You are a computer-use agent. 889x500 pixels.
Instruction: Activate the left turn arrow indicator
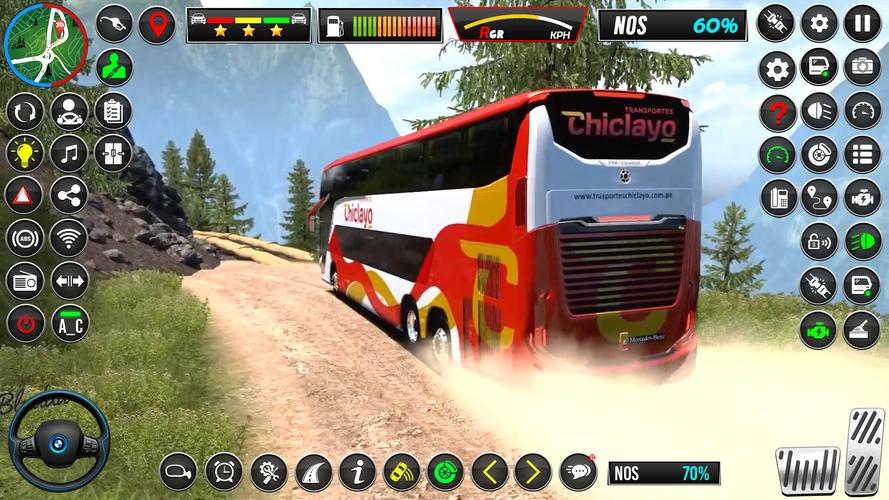(x=489, y=470)
